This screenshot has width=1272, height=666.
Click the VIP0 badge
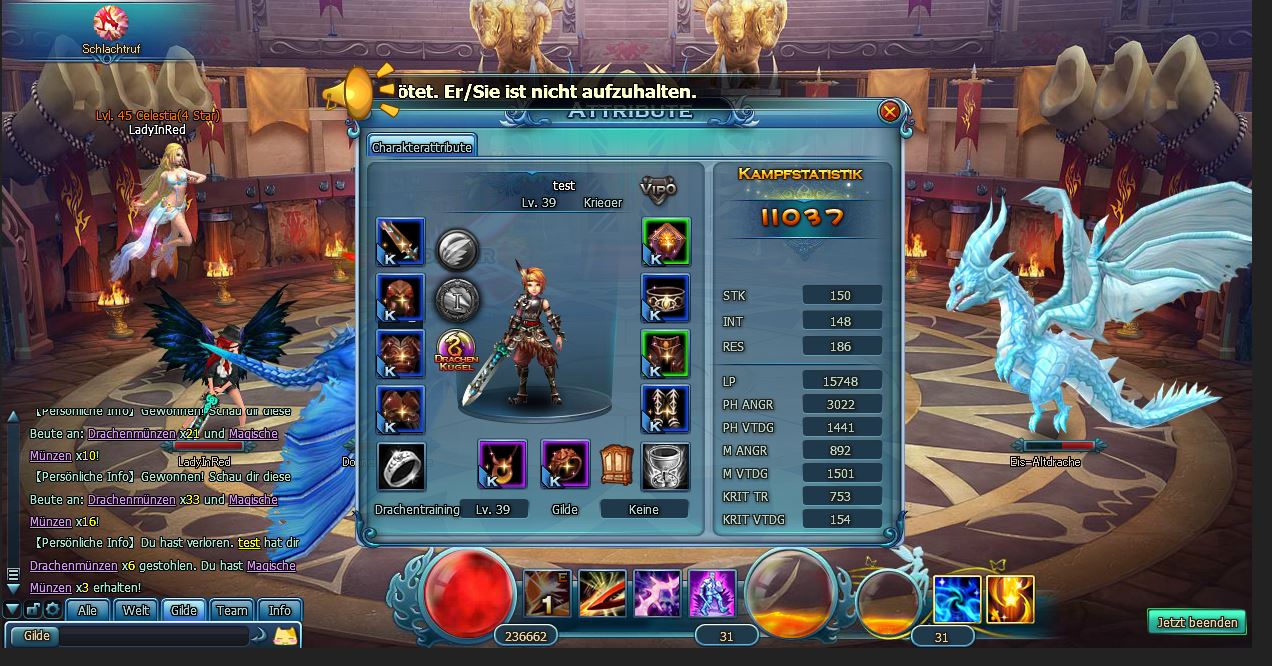pyautogui.click(x=658, y=187)
